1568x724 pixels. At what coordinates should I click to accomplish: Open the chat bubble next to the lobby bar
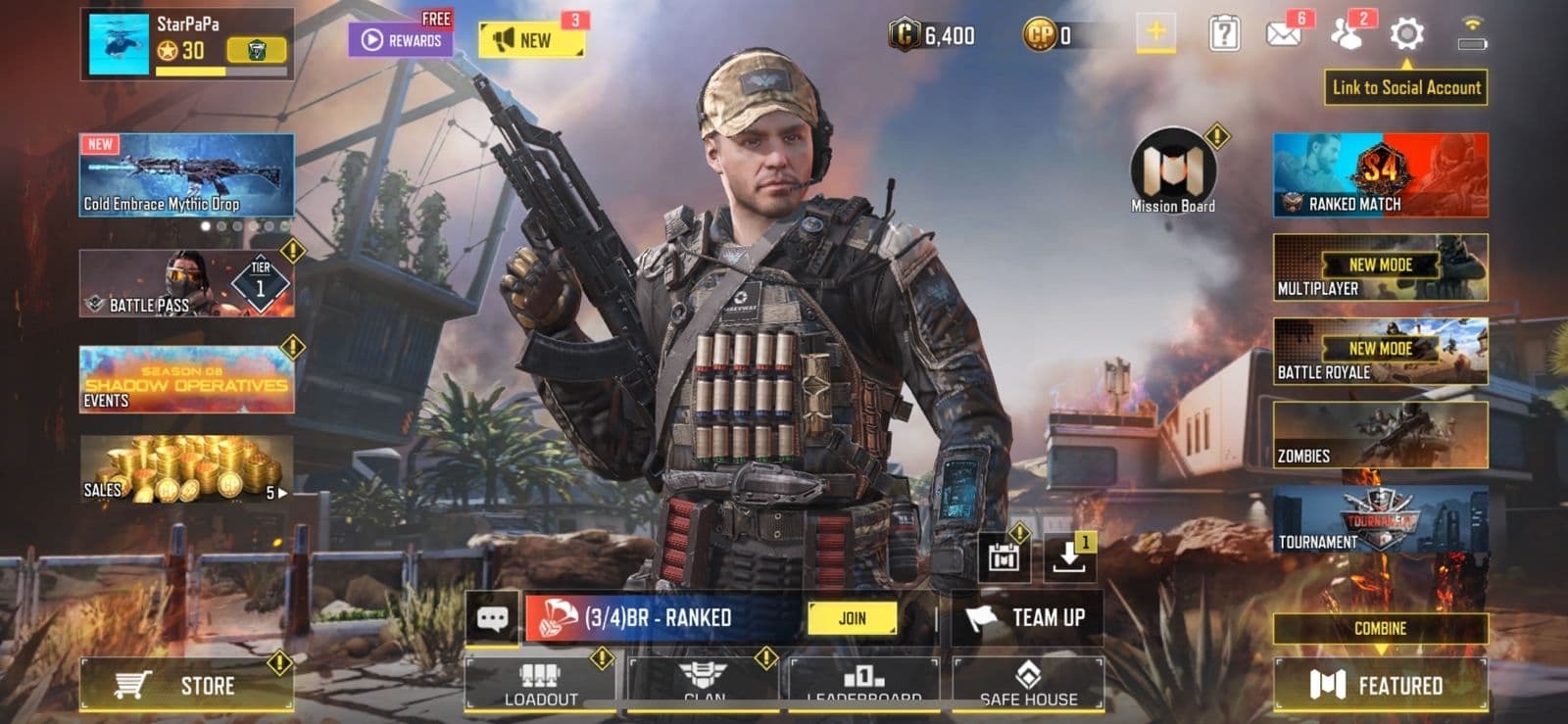coord(492,618)
